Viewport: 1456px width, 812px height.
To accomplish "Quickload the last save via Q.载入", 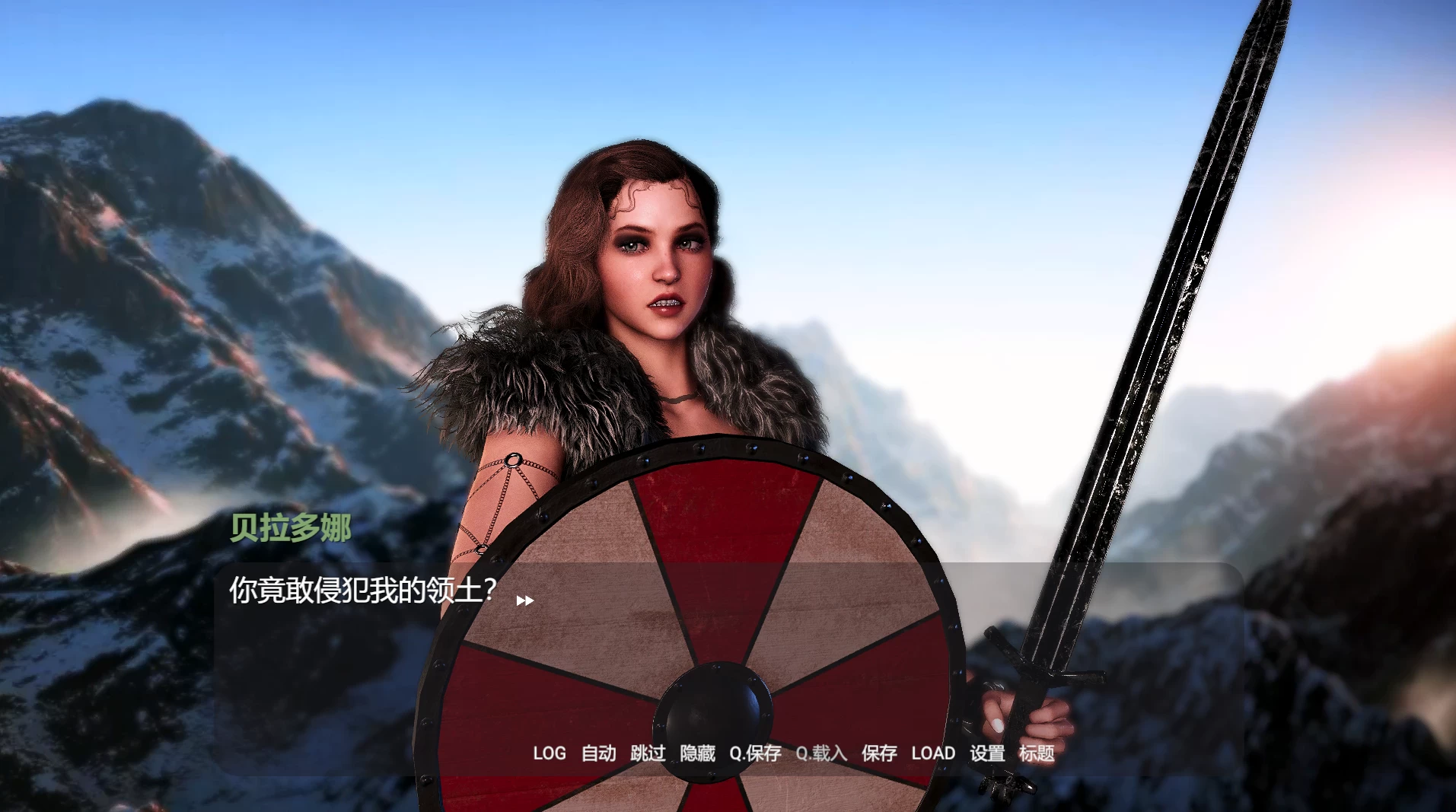I will pos(821,753).
